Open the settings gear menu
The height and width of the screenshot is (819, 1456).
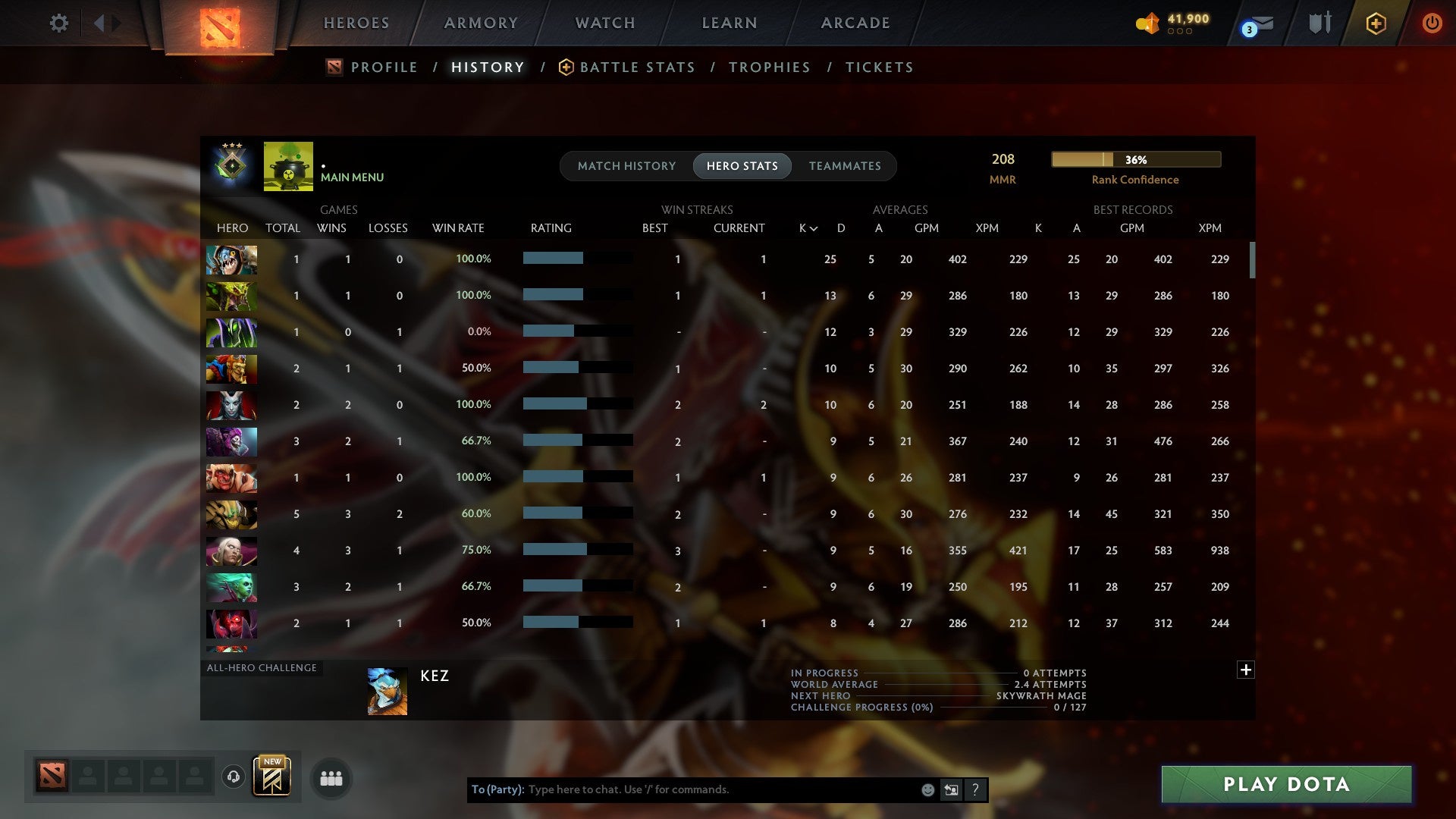point(59,23)
